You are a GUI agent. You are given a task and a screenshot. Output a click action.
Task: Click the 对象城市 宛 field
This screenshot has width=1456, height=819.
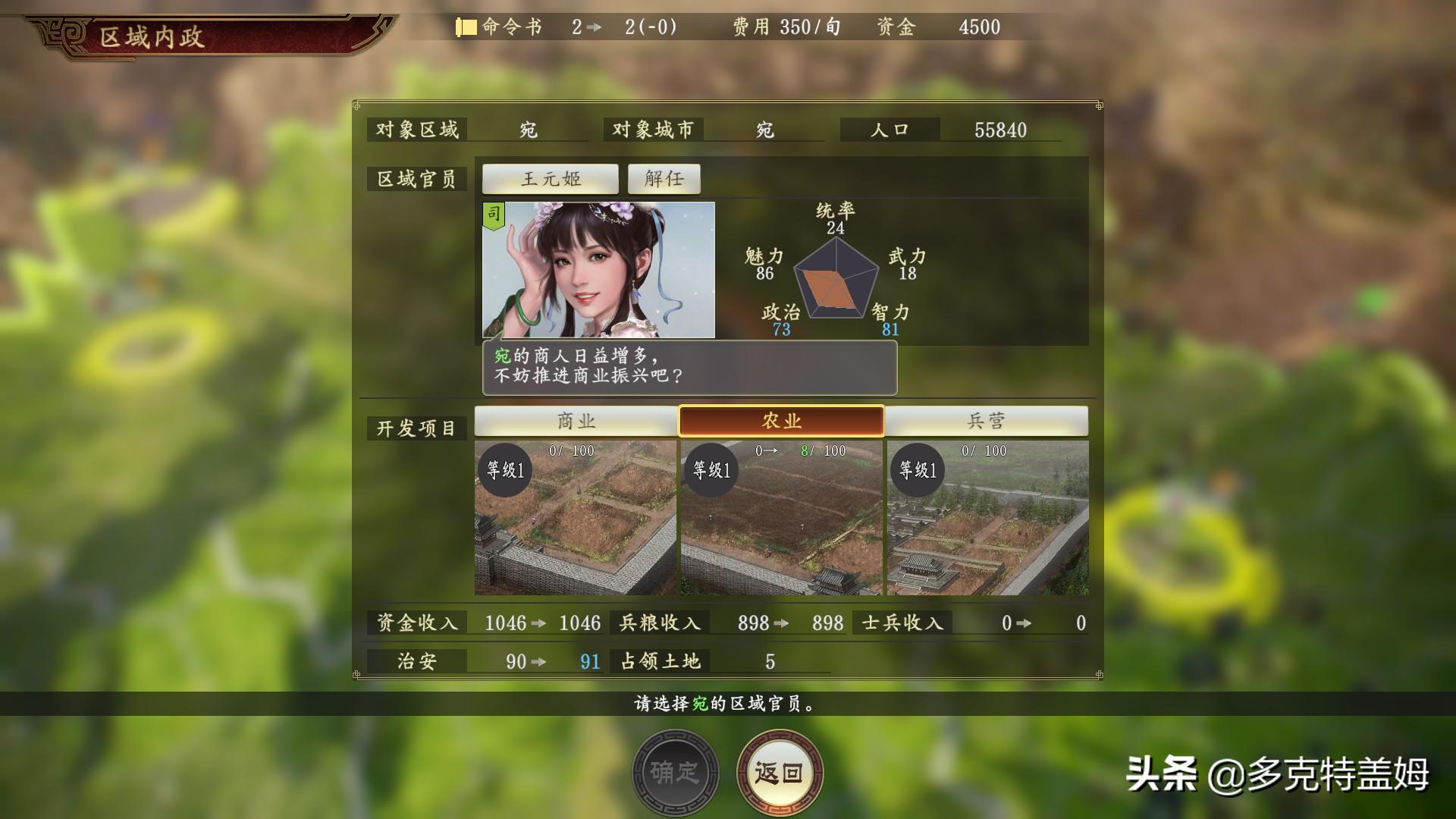pyautogui.click(x=762, y=129)
